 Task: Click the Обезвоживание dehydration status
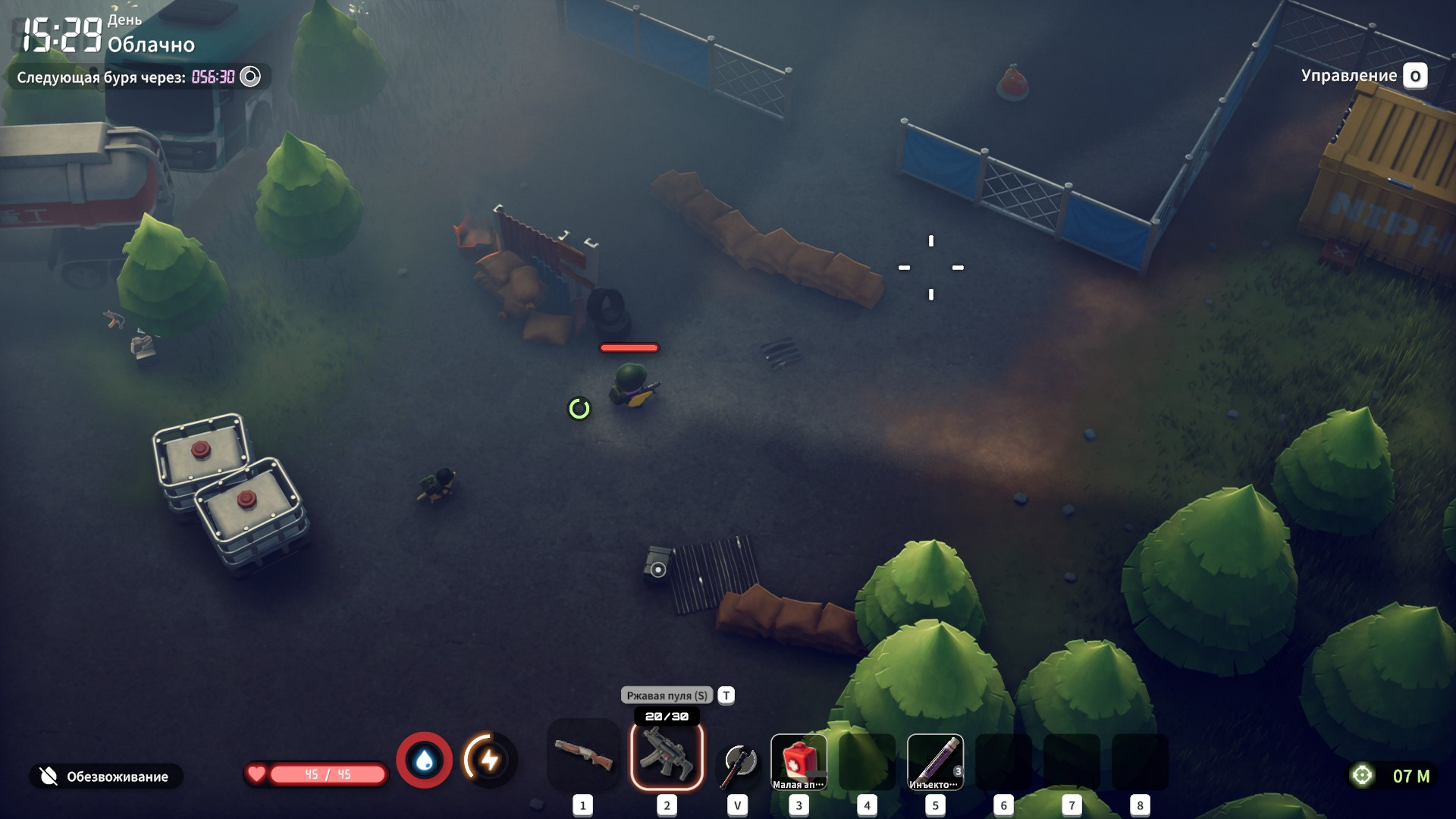tap(106, 777)
